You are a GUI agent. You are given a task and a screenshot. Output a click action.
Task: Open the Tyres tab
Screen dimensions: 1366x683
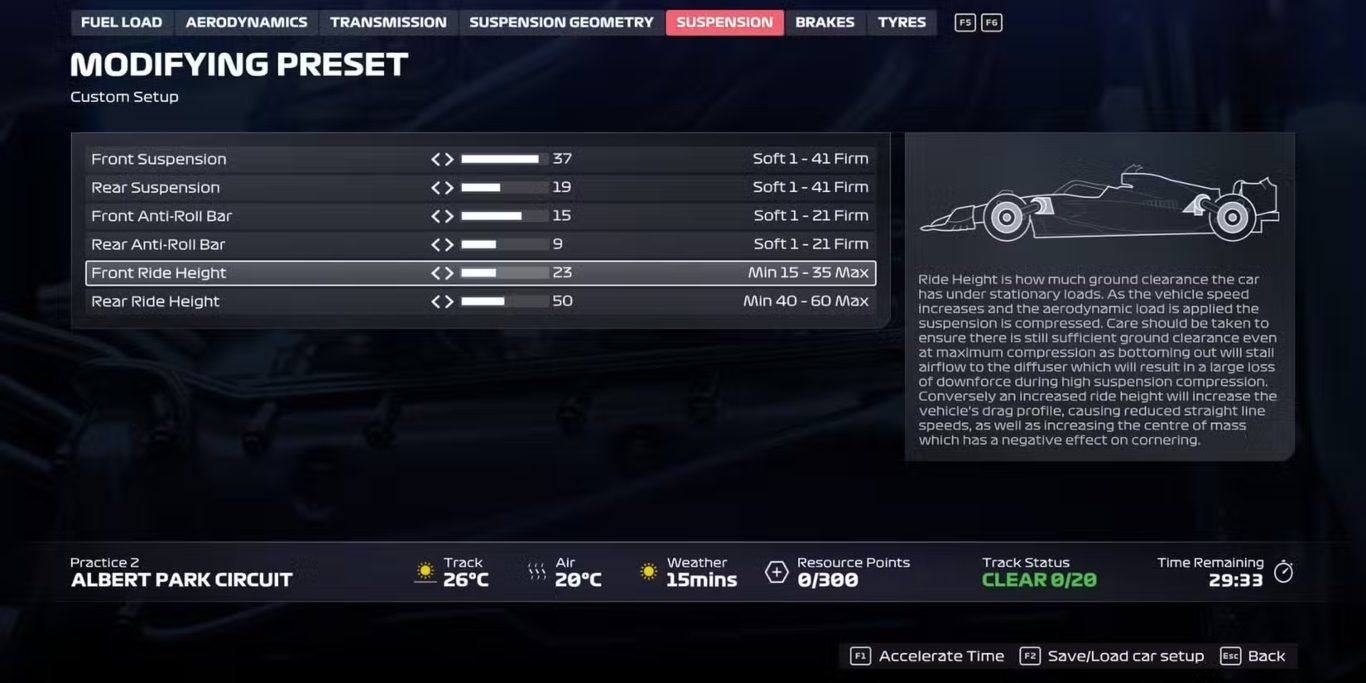[902, 22]
